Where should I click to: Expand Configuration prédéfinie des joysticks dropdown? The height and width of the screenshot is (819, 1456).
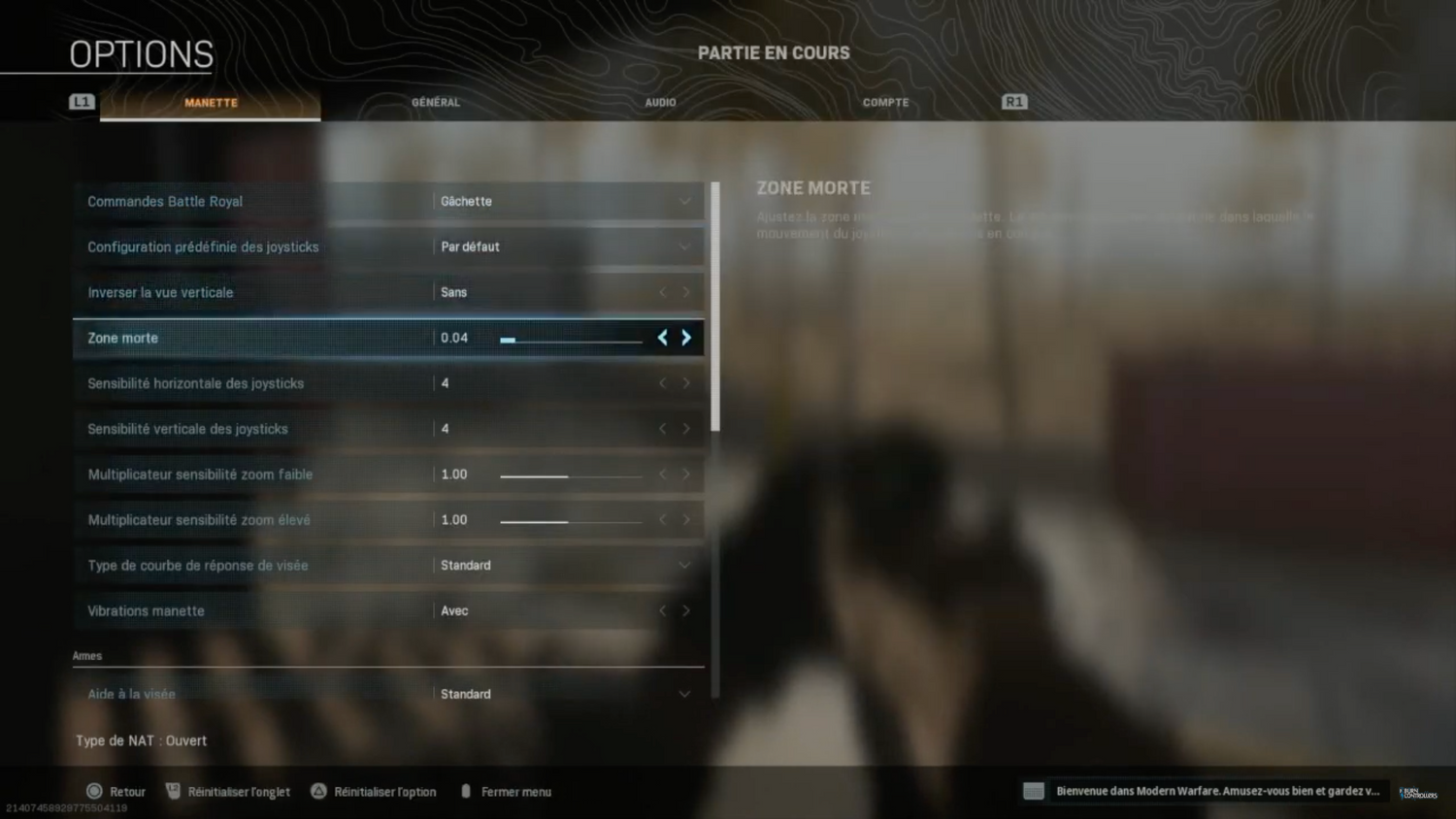click(567, 247)
